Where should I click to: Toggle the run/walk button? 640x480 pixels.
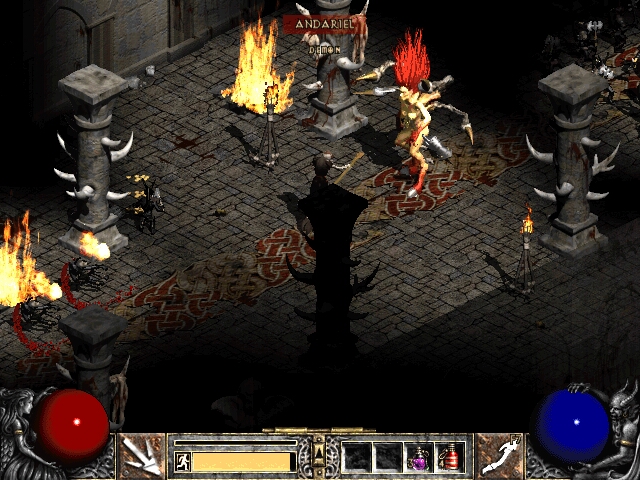click(x=183, y=461)
